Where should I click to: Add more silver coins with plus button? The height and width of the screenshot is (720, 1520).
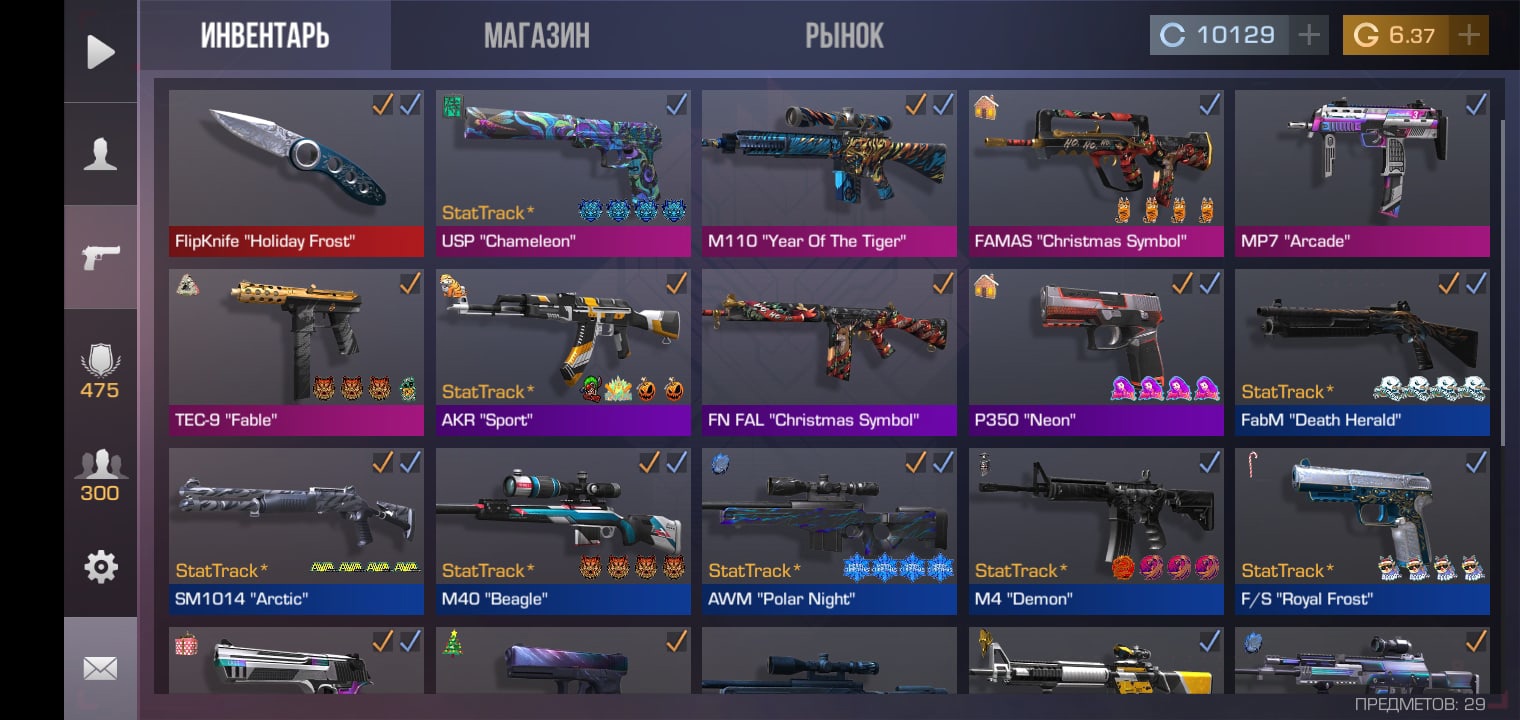click(x=1308, y=36)
